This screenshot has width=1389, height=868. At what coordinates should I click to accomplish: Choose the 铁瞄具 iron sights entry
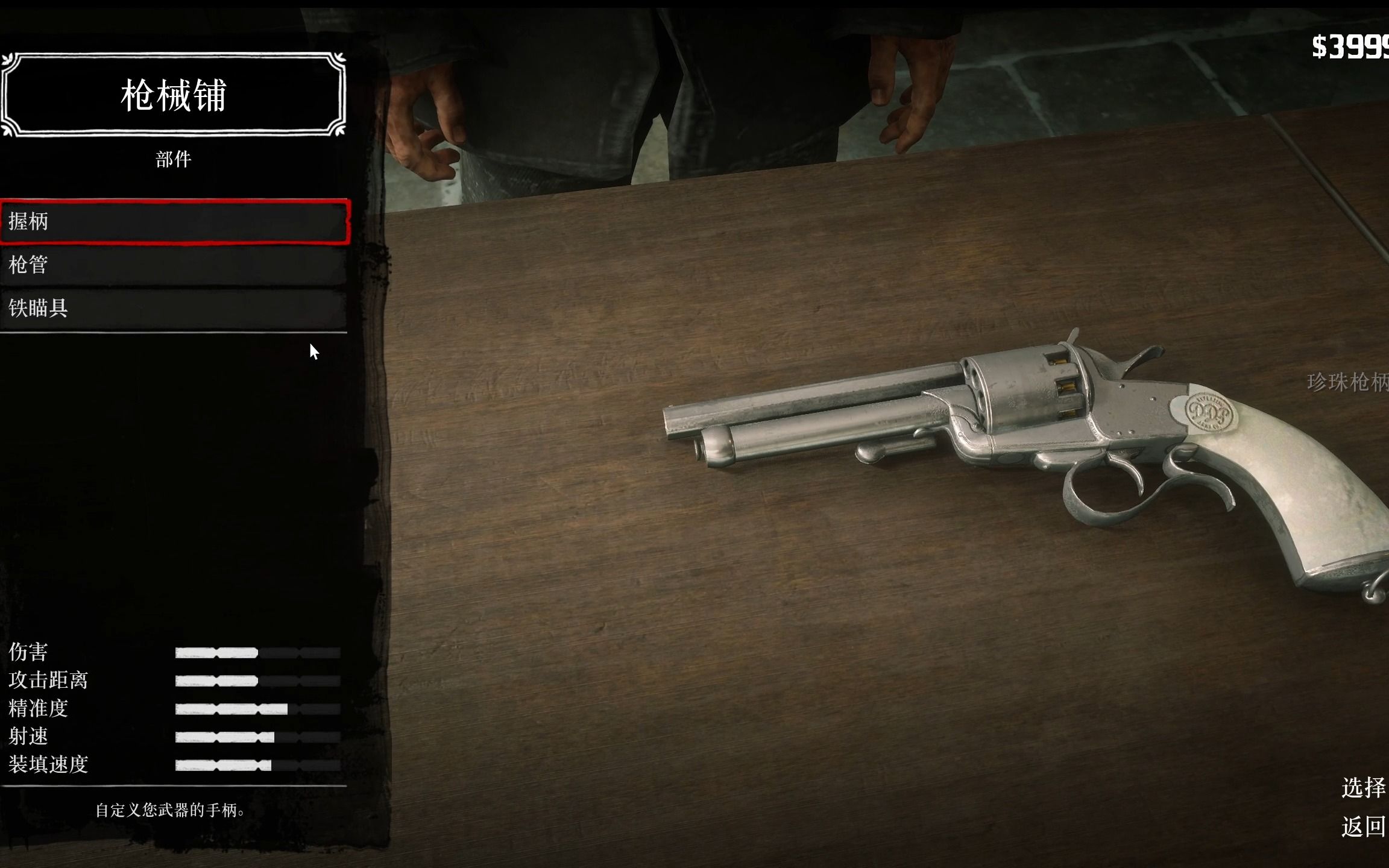[174, 308]
